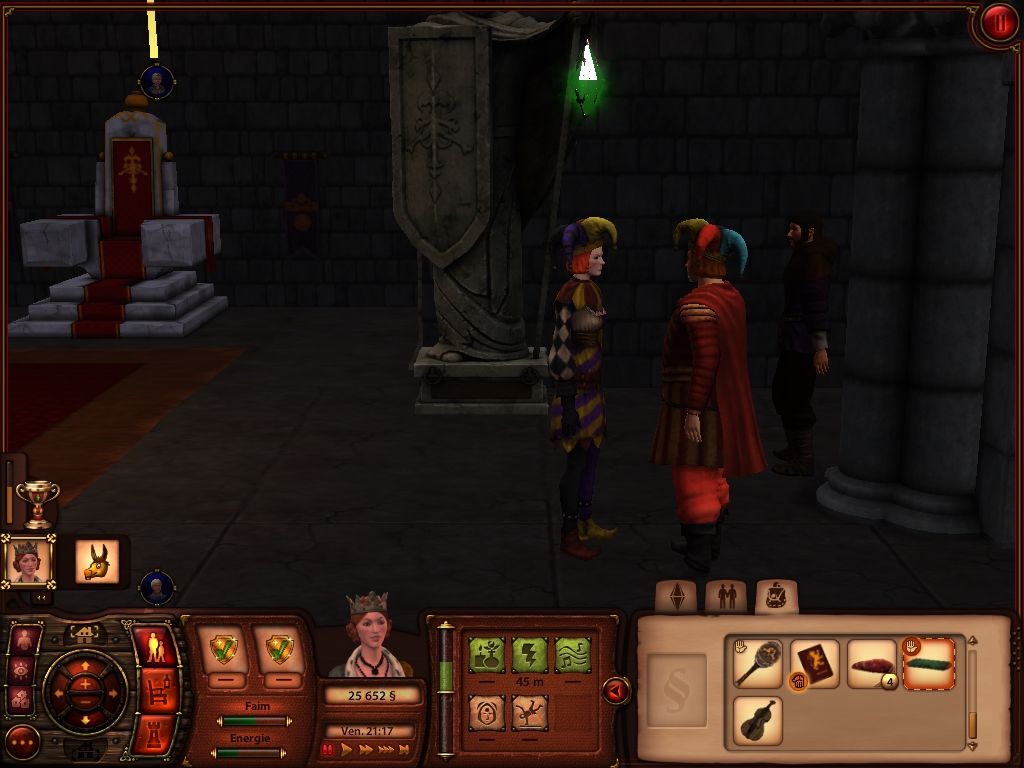Open the trophy achievements icon
Image resolution: width=1024 pixels, height=768 pixels.
point(38,502)
